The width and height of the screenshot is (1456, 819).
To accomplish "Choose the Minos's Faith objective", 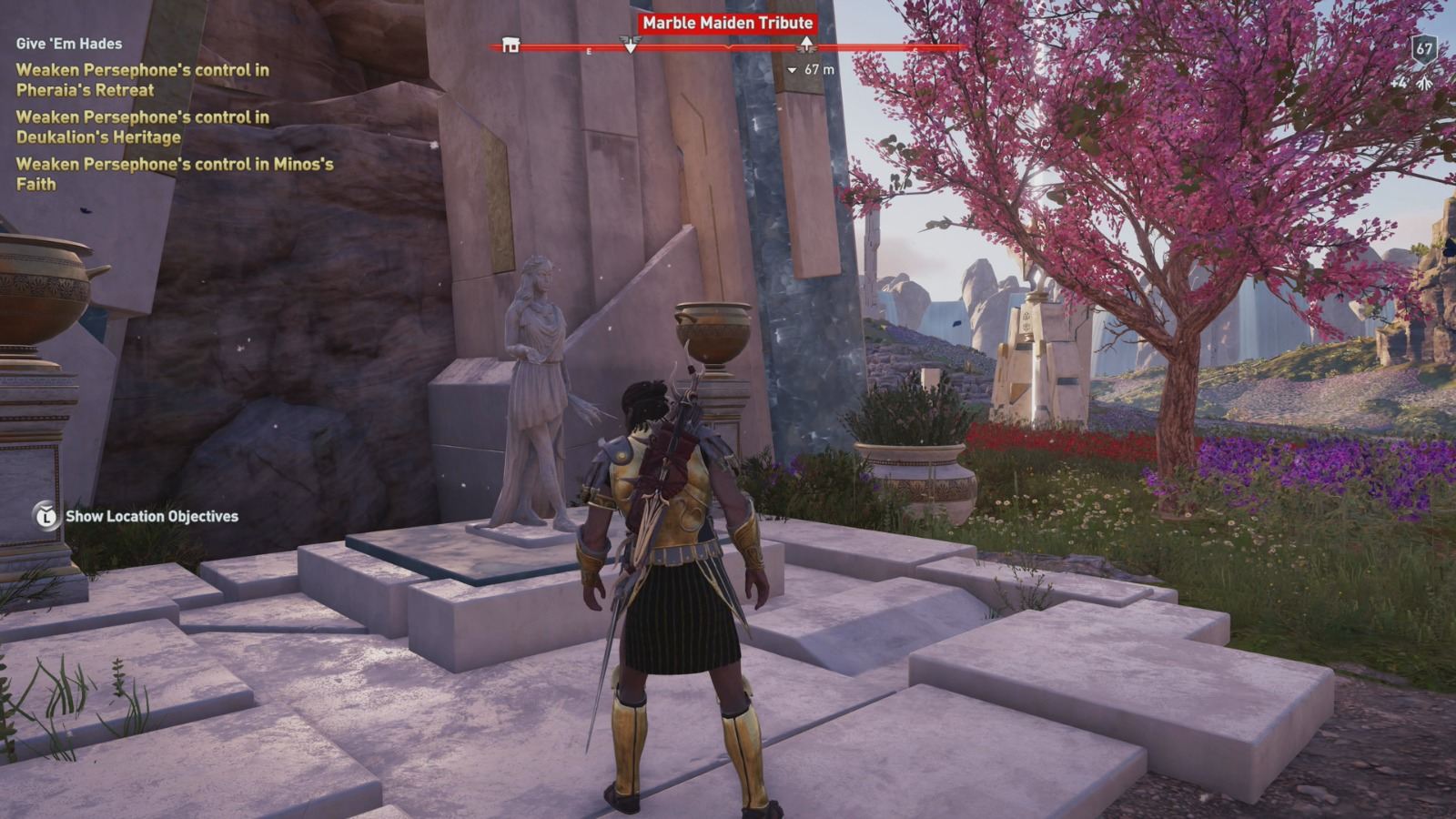I will point(174,174).
